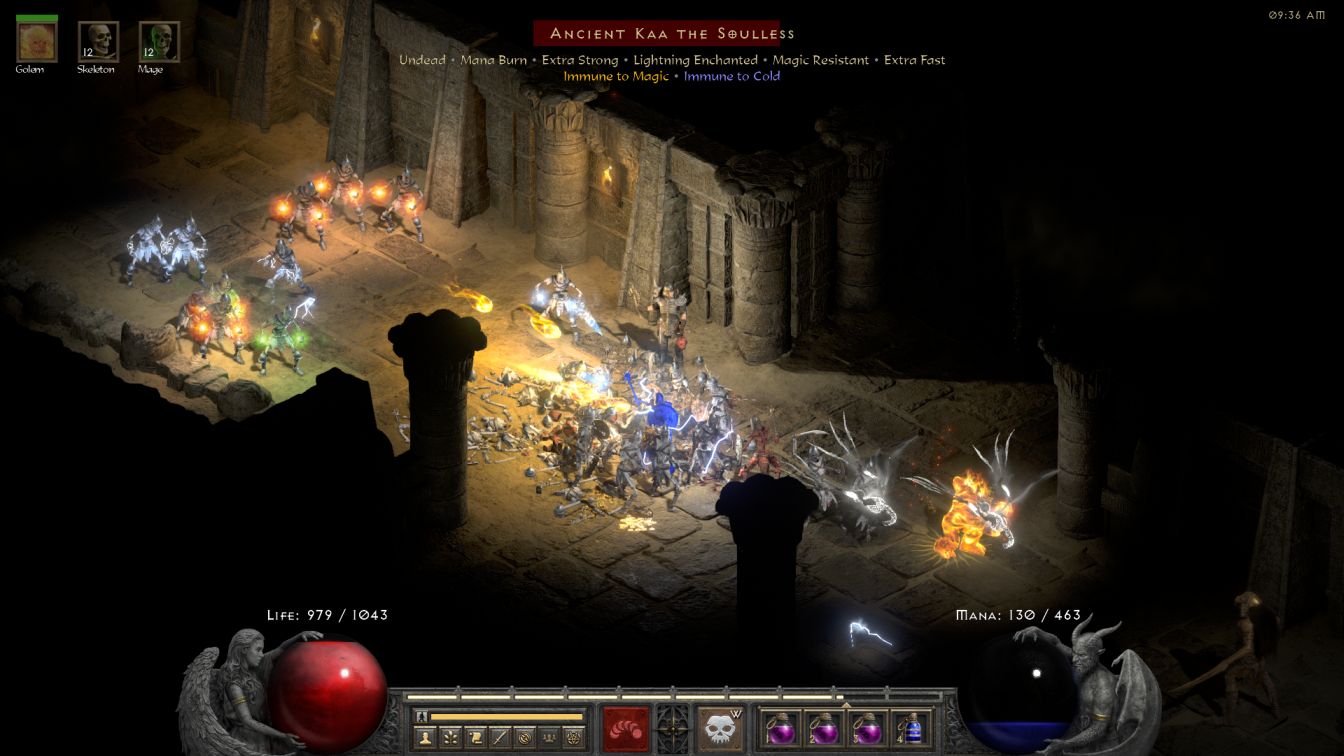The image size is (1344, 756).
Task: Click the sword icon in the mini menu
Action: coord(499,738)
